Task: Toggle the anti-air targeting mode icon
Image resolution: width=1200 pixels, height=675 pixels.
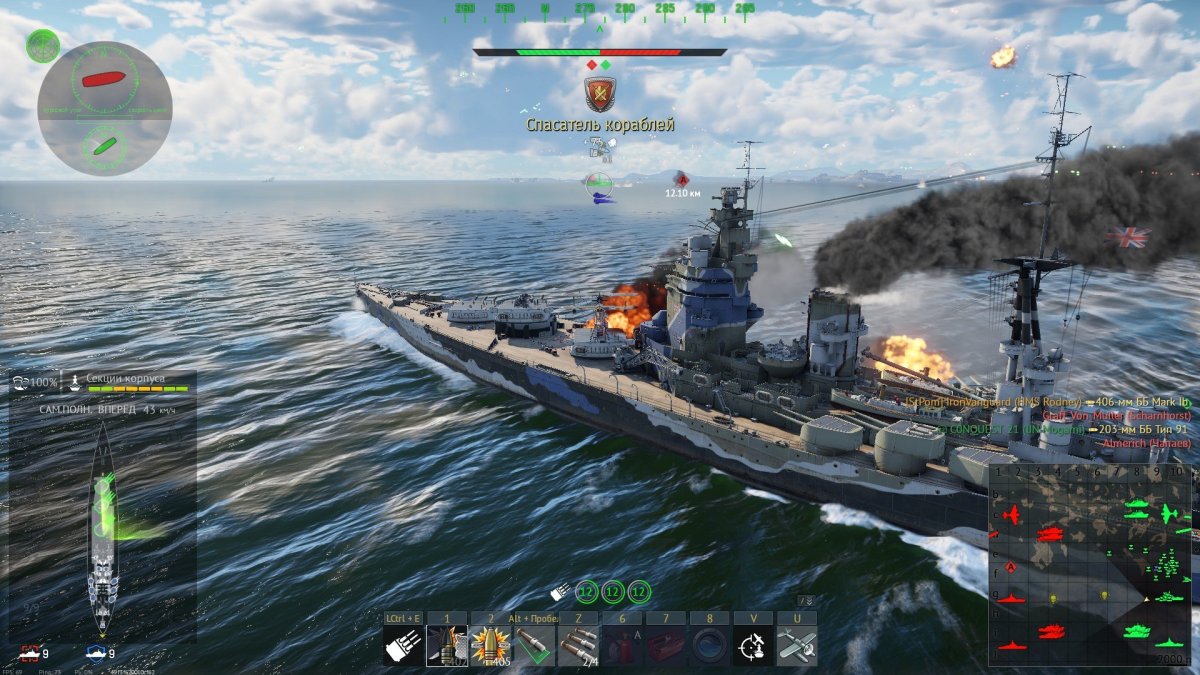Action: tap(752, 646)
